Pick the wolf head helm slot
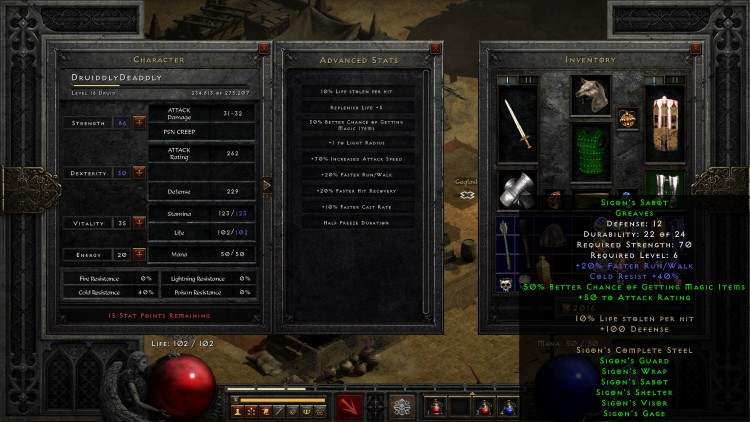The image size is (750, 422). tap(590, 93)
